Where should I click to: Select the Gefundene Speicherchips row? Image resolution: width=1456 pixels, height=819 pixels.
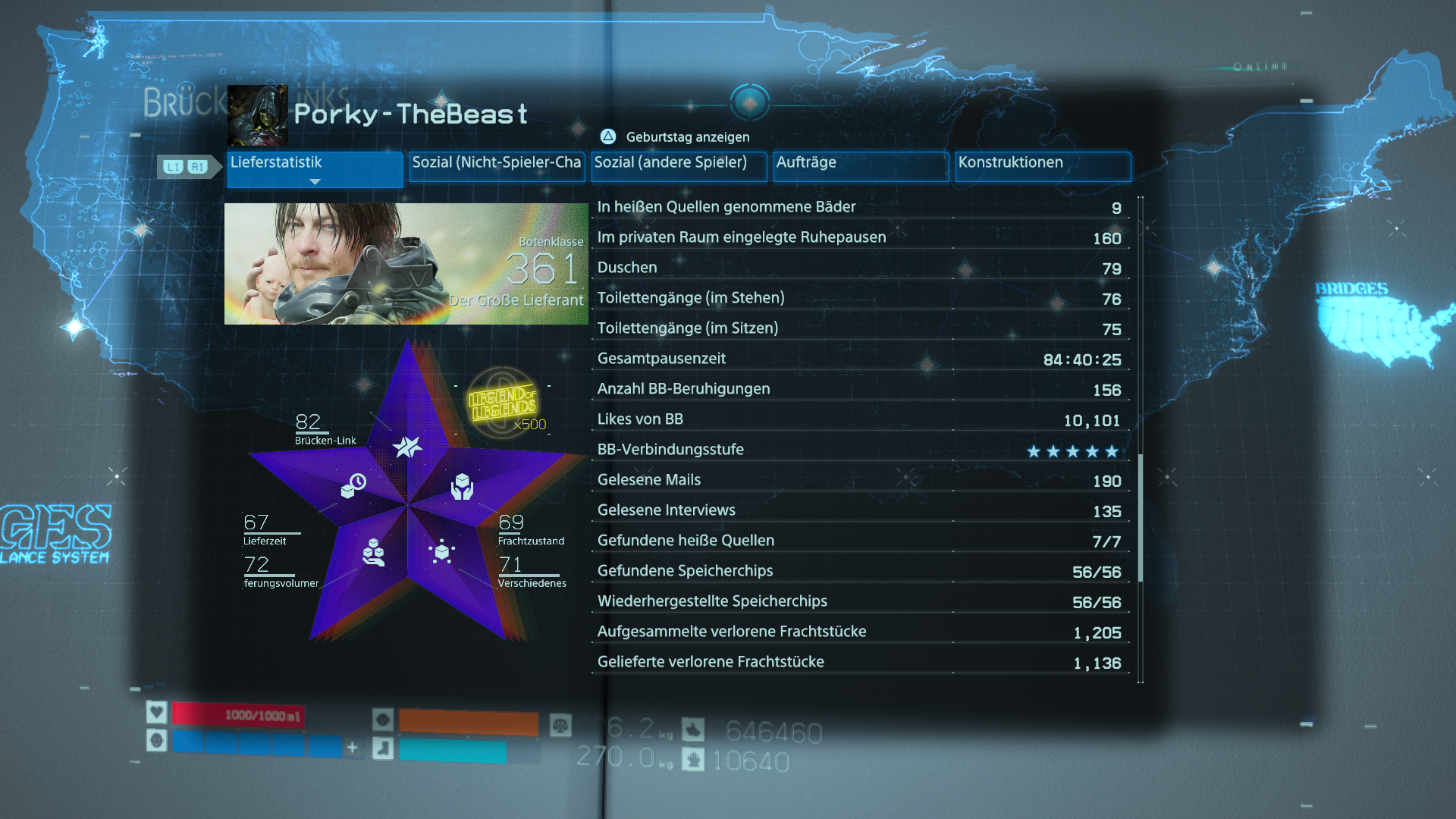click(x=859, y=571)
